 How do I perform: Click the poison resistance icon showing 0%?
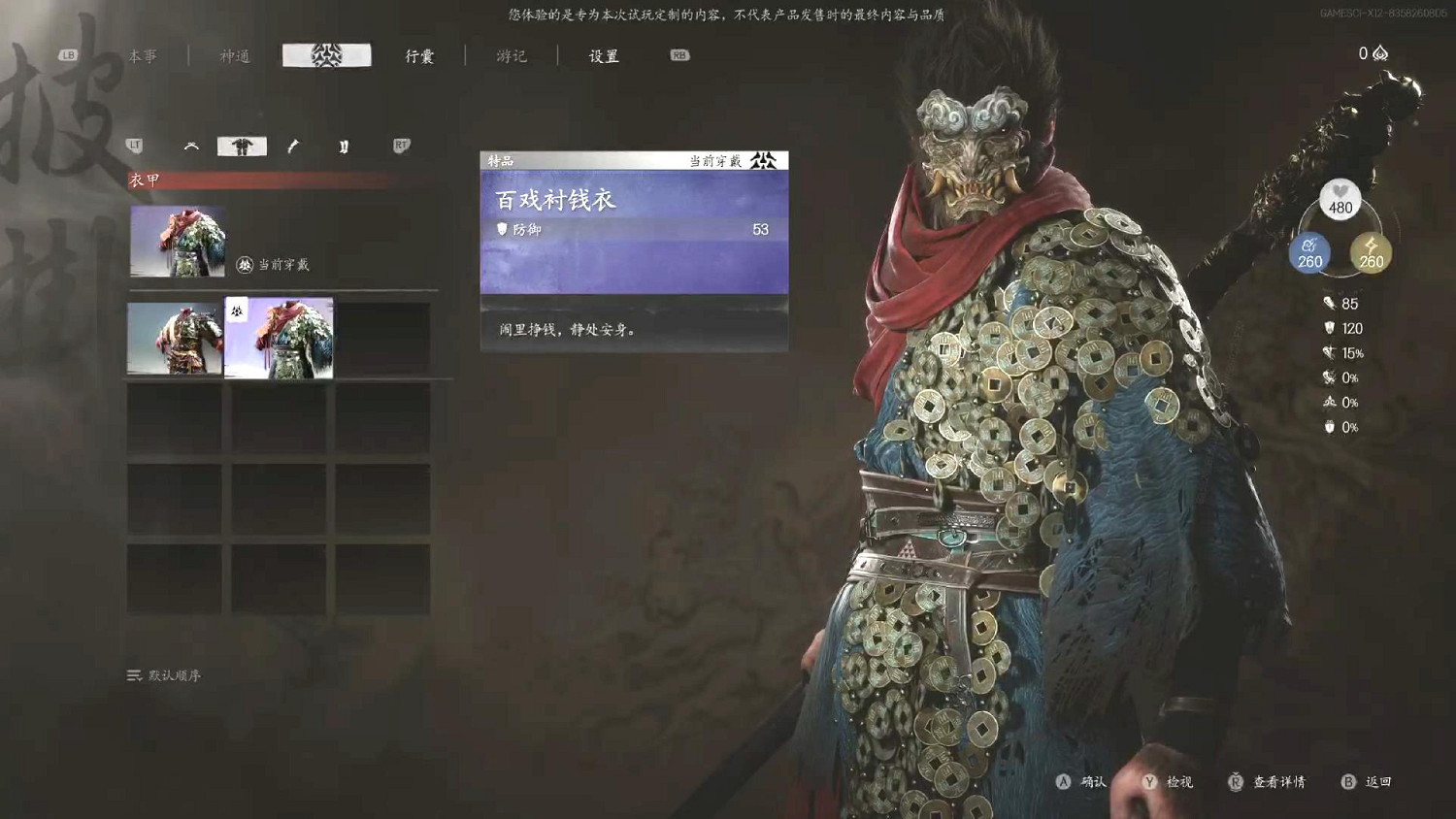click(1329, 401)
